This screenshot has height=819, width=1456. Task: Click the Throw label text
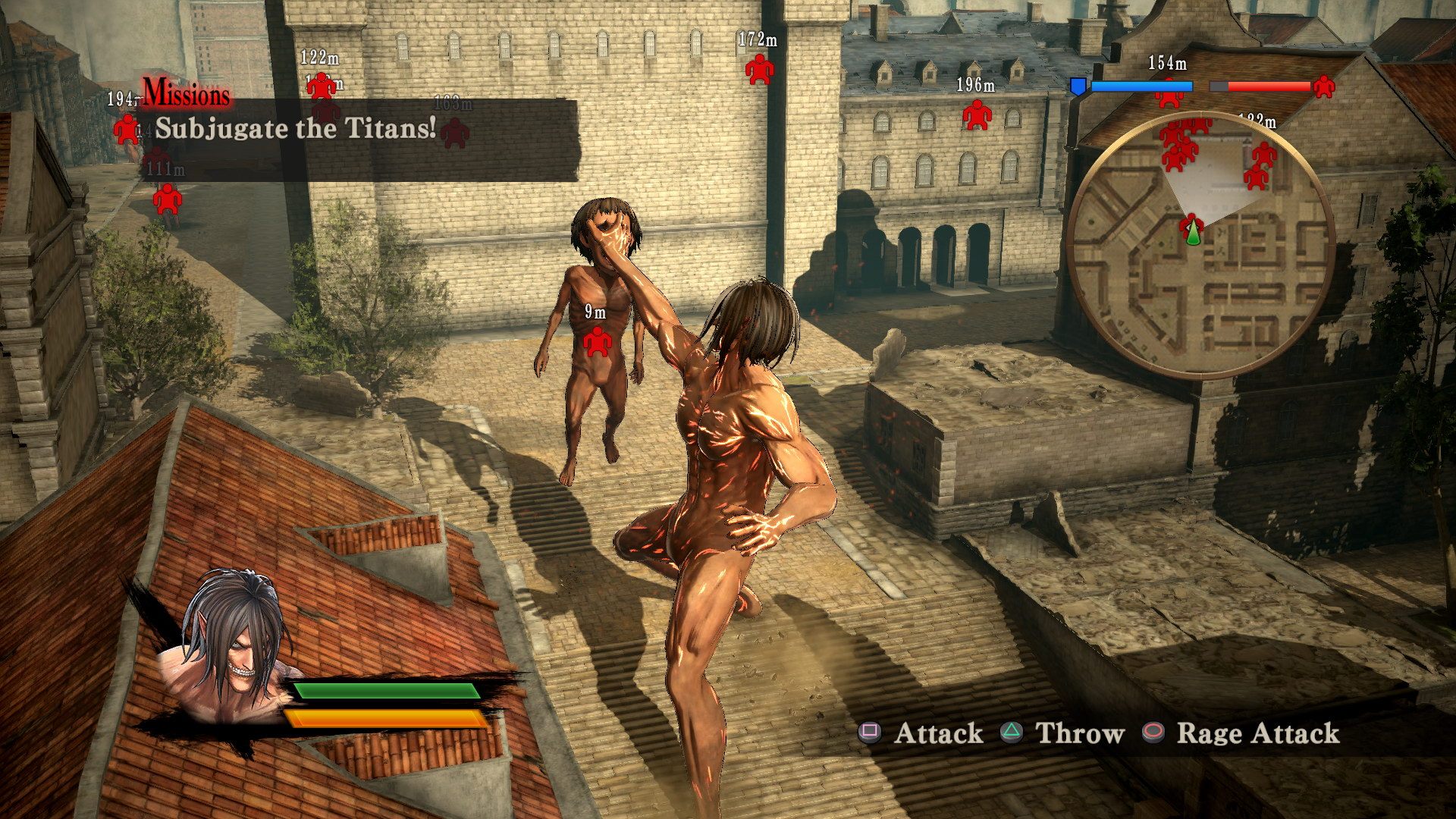(1080, 733)
